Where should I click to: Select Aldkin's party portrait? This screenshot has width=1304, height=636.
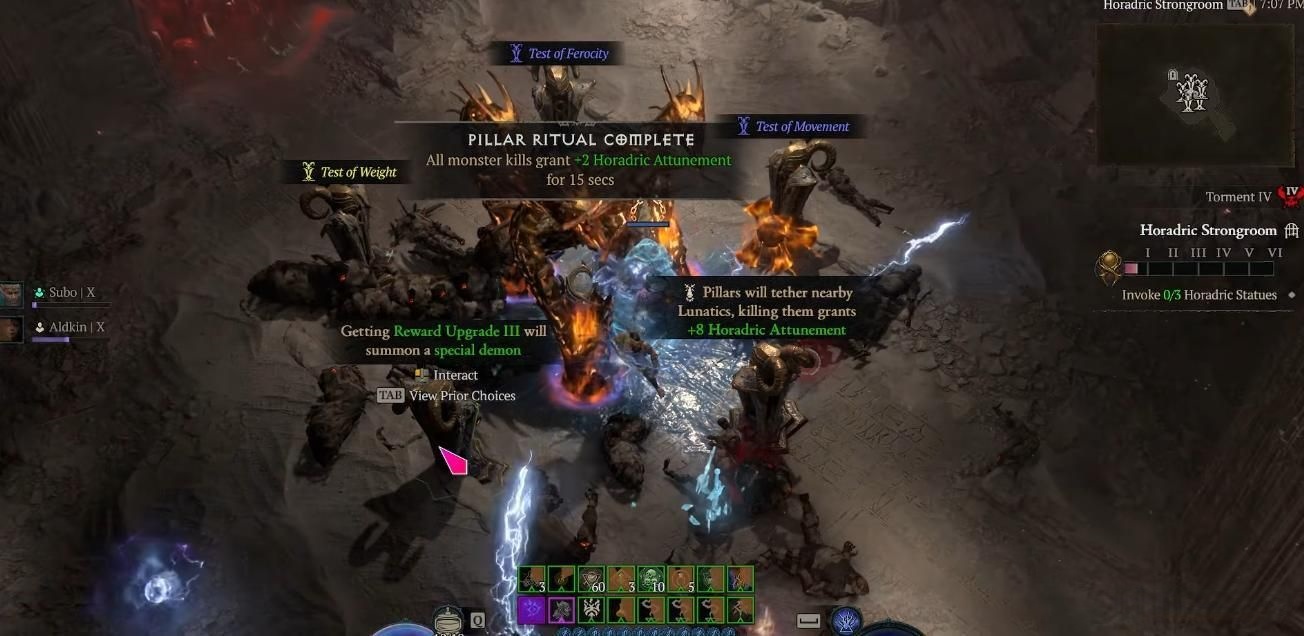coord(11,329)
